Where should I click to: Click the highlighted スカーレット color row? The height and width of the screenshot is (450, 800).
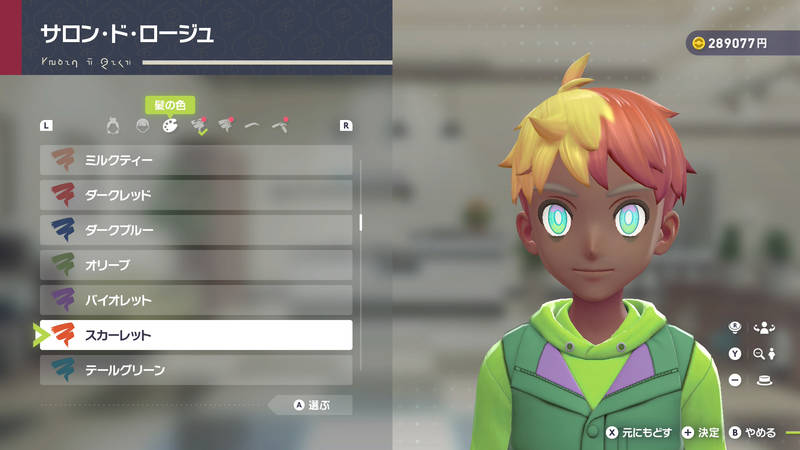[196, 335]
